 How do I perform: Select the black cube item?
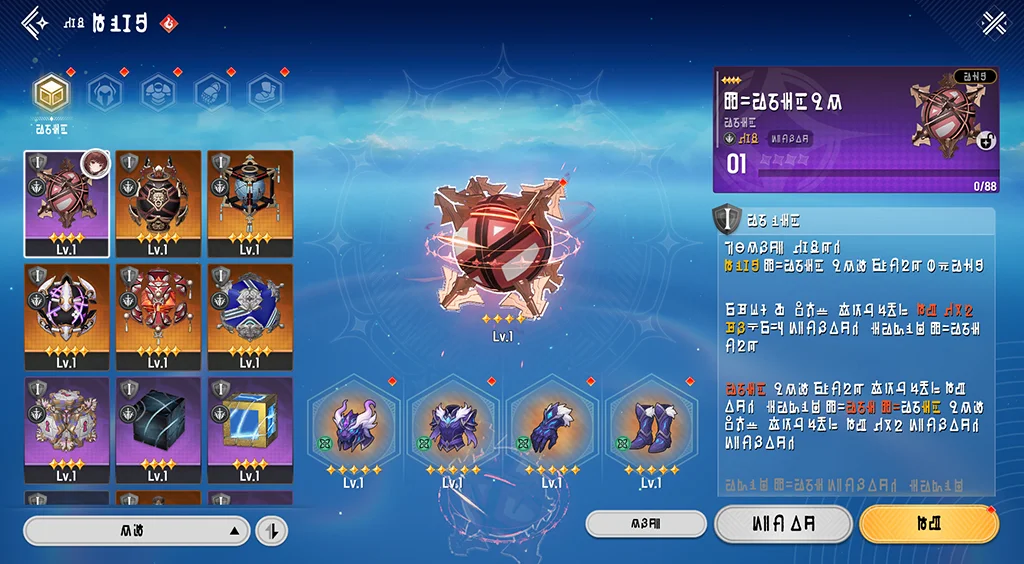coord(158,429)
